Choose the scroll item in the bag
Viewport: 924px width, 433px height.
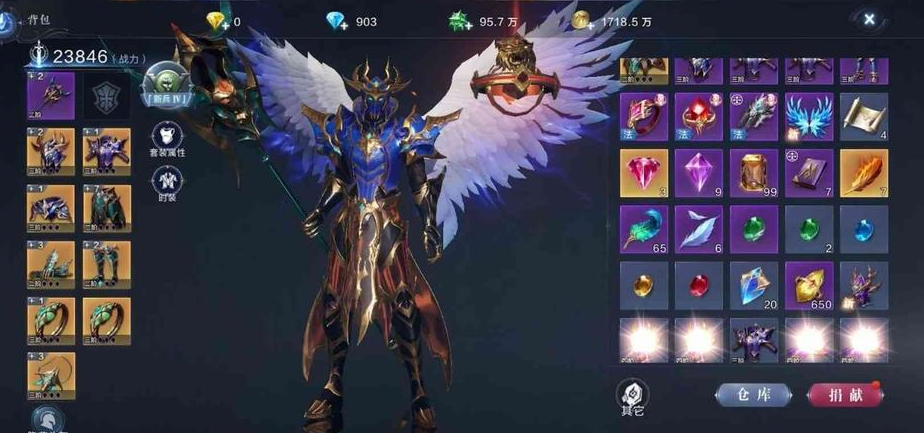tap(863, 117)
